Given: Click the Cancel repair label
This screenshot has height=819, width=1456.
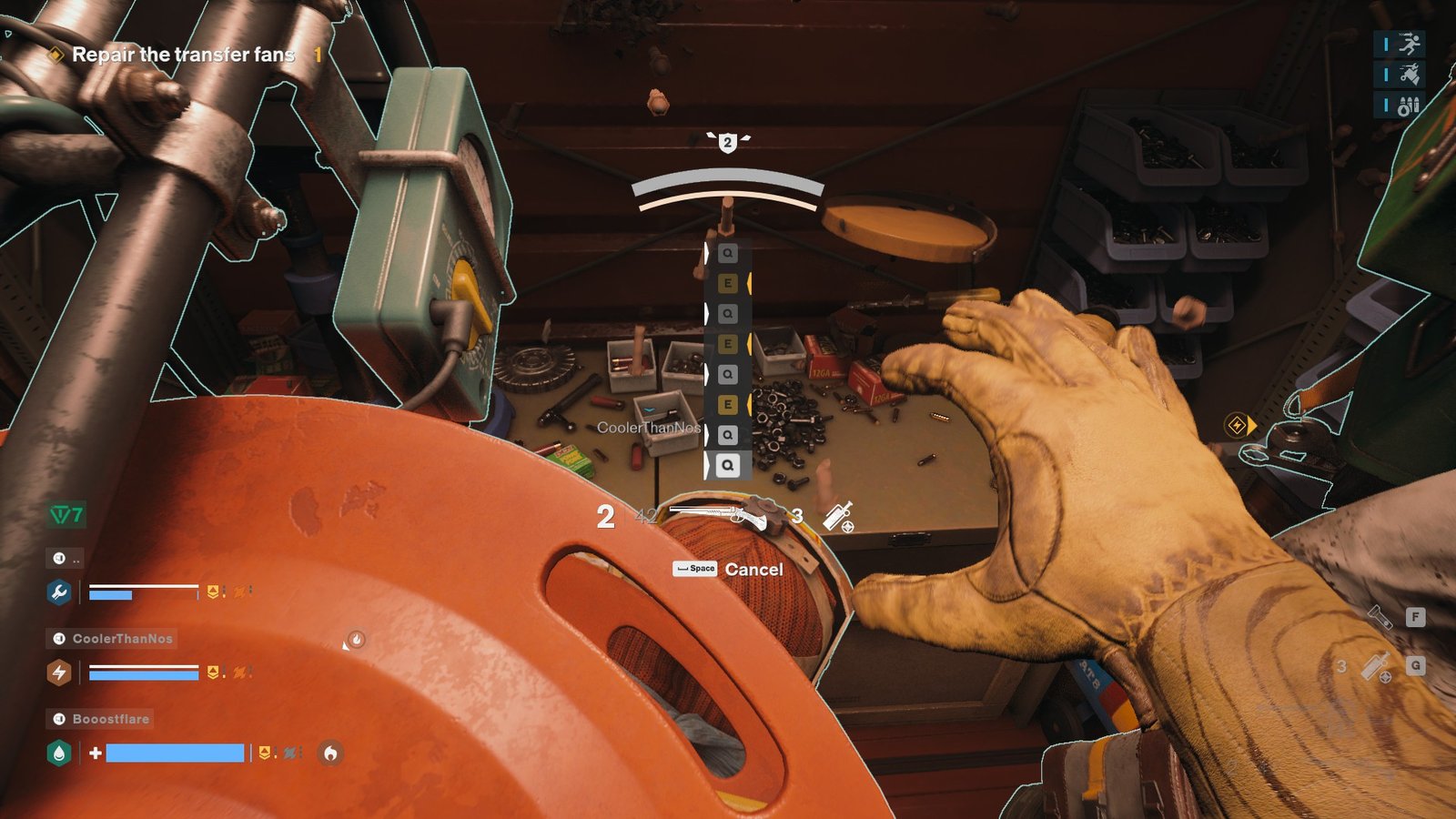Looking at the screenshot, I should coord(753,570).
